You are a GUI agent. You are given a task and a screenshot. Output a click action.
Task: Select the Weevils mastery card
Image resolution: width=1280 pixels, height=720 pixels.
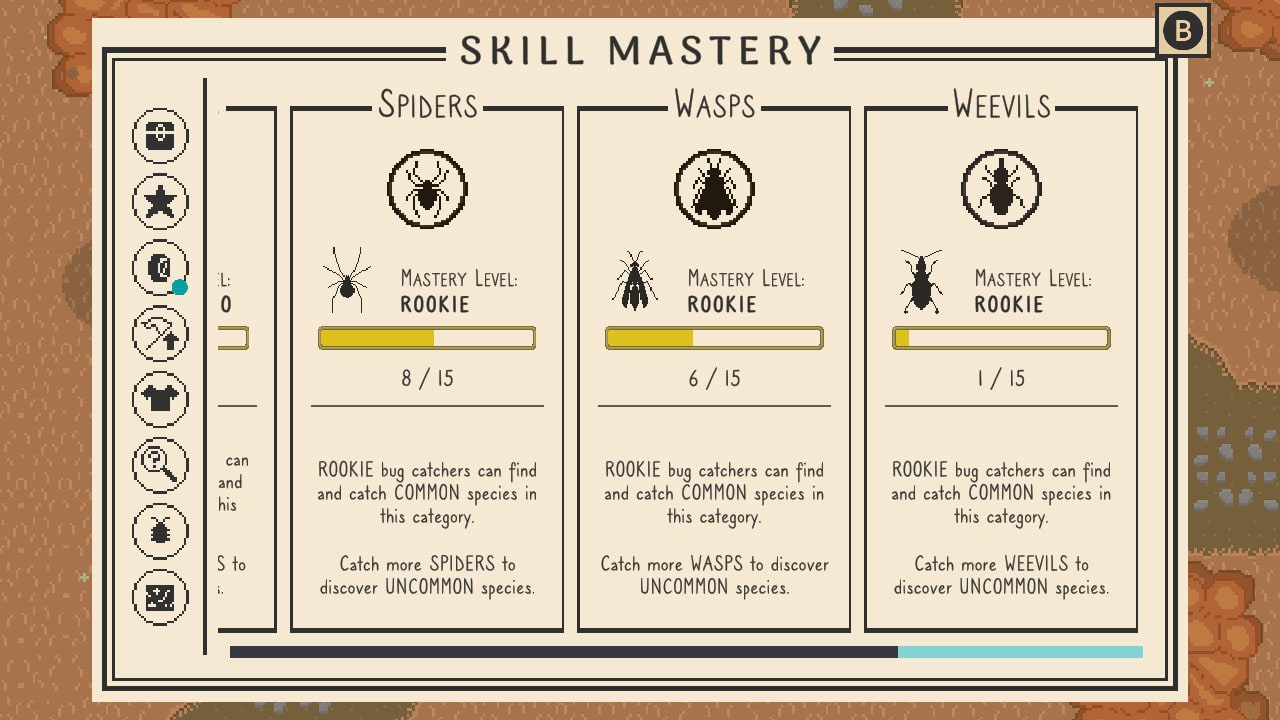coord(1001,370)
